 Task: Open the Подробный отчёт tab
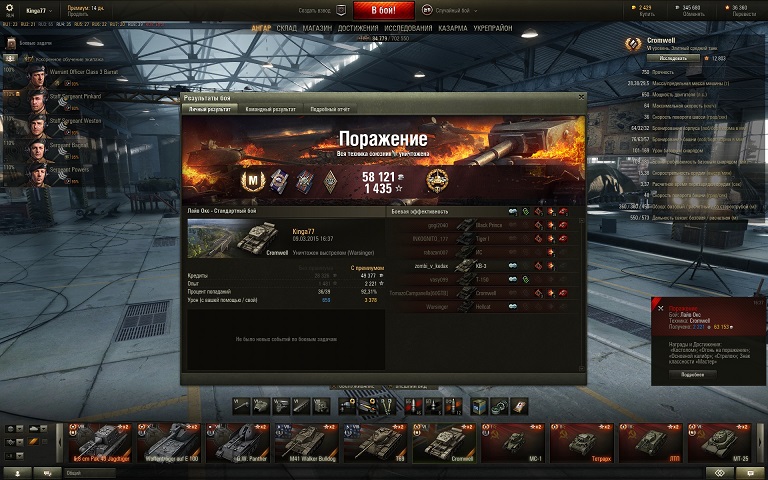click(x=330, y=109)
